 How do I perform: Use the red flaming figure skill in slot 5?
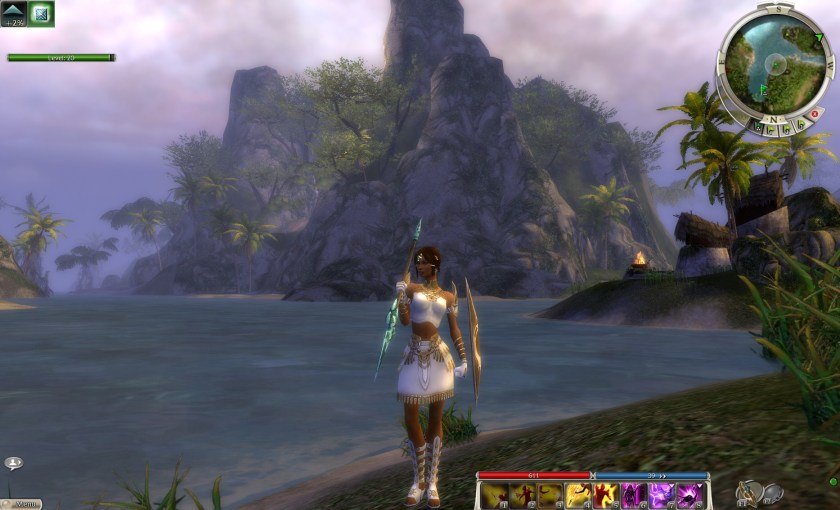coord(606,495)
